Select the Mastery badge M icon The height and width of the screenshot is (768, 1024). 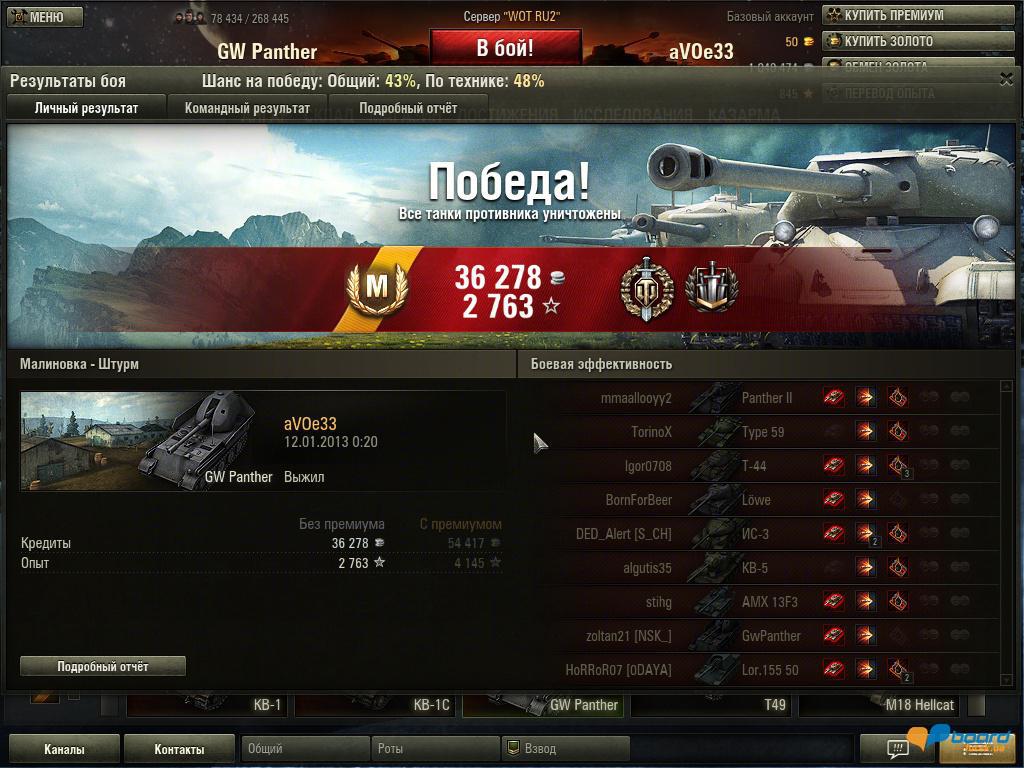(x=376, y=288)
